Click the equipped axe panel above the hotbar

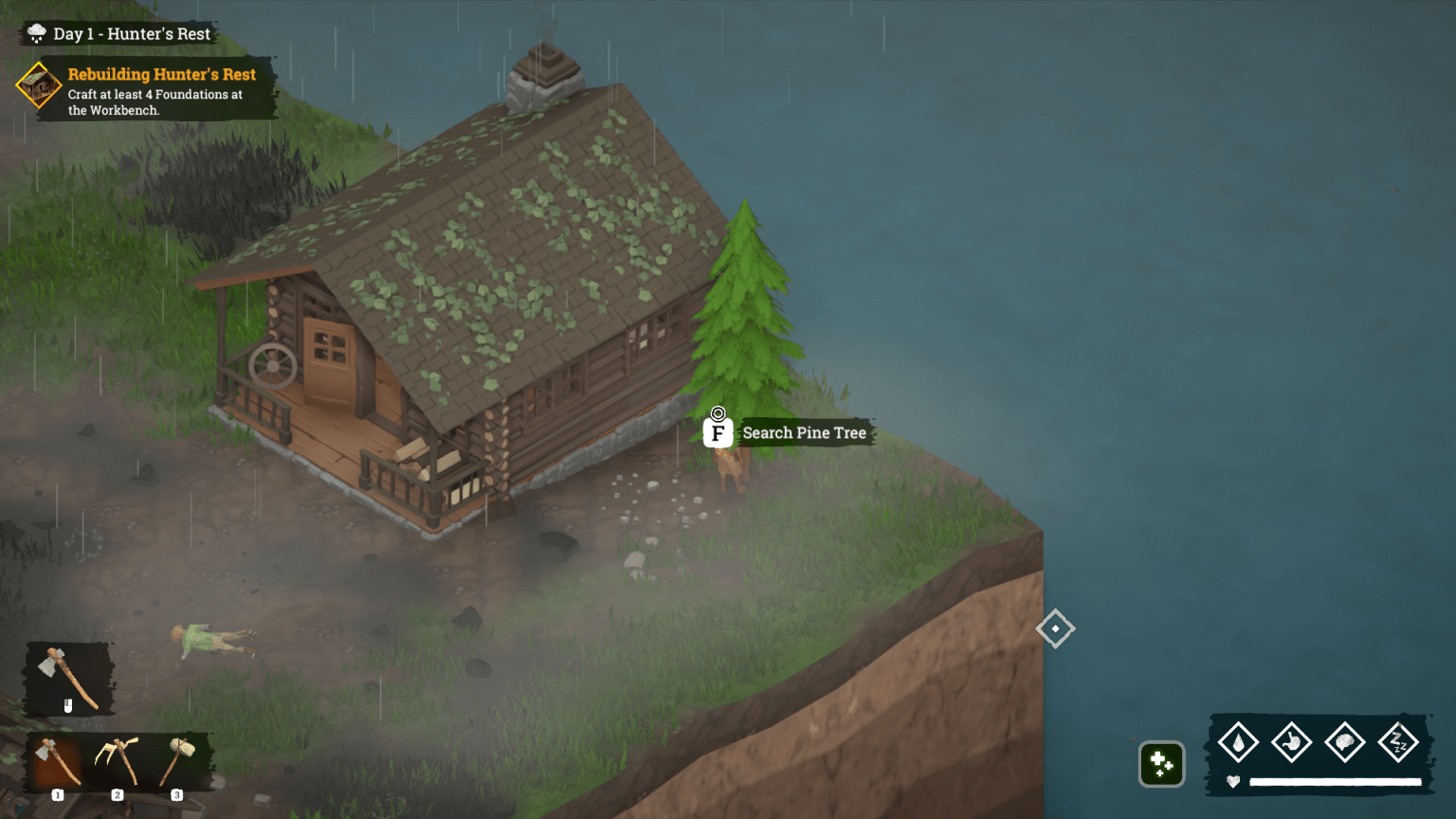pyautogui.click(x=68, y=679)
